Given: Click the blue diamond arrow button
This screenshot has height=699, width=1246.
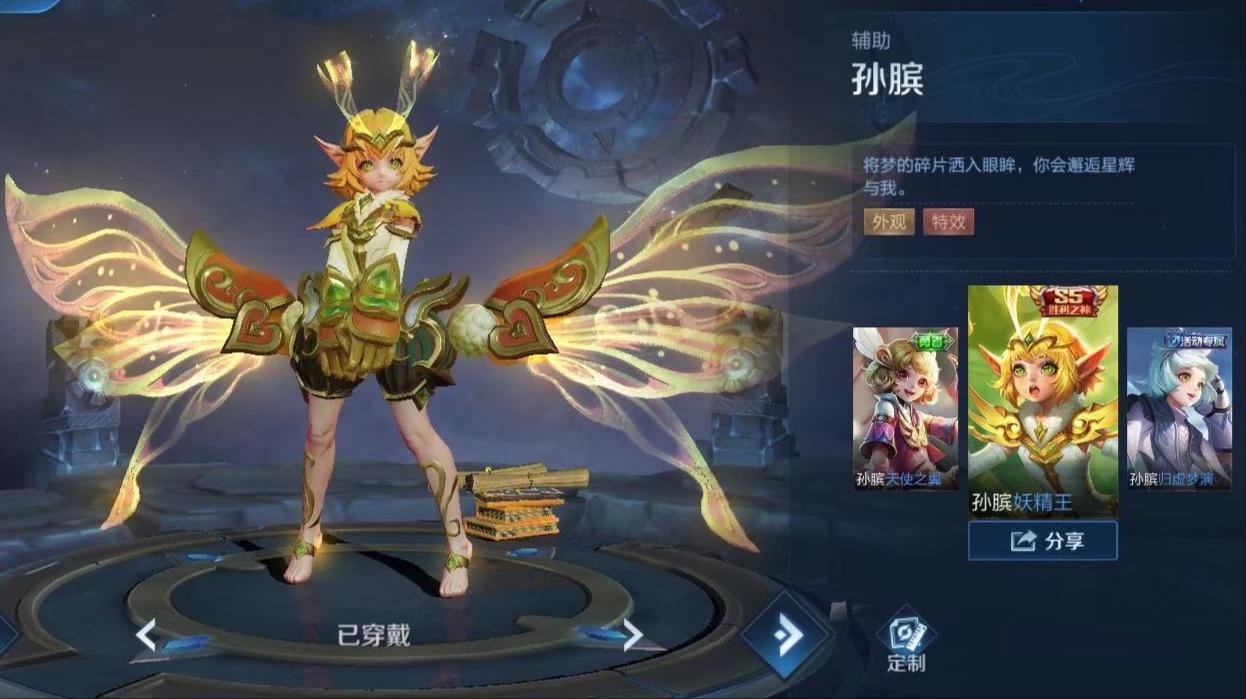Looking at the screenshot, I should click(x=786, y=635).
